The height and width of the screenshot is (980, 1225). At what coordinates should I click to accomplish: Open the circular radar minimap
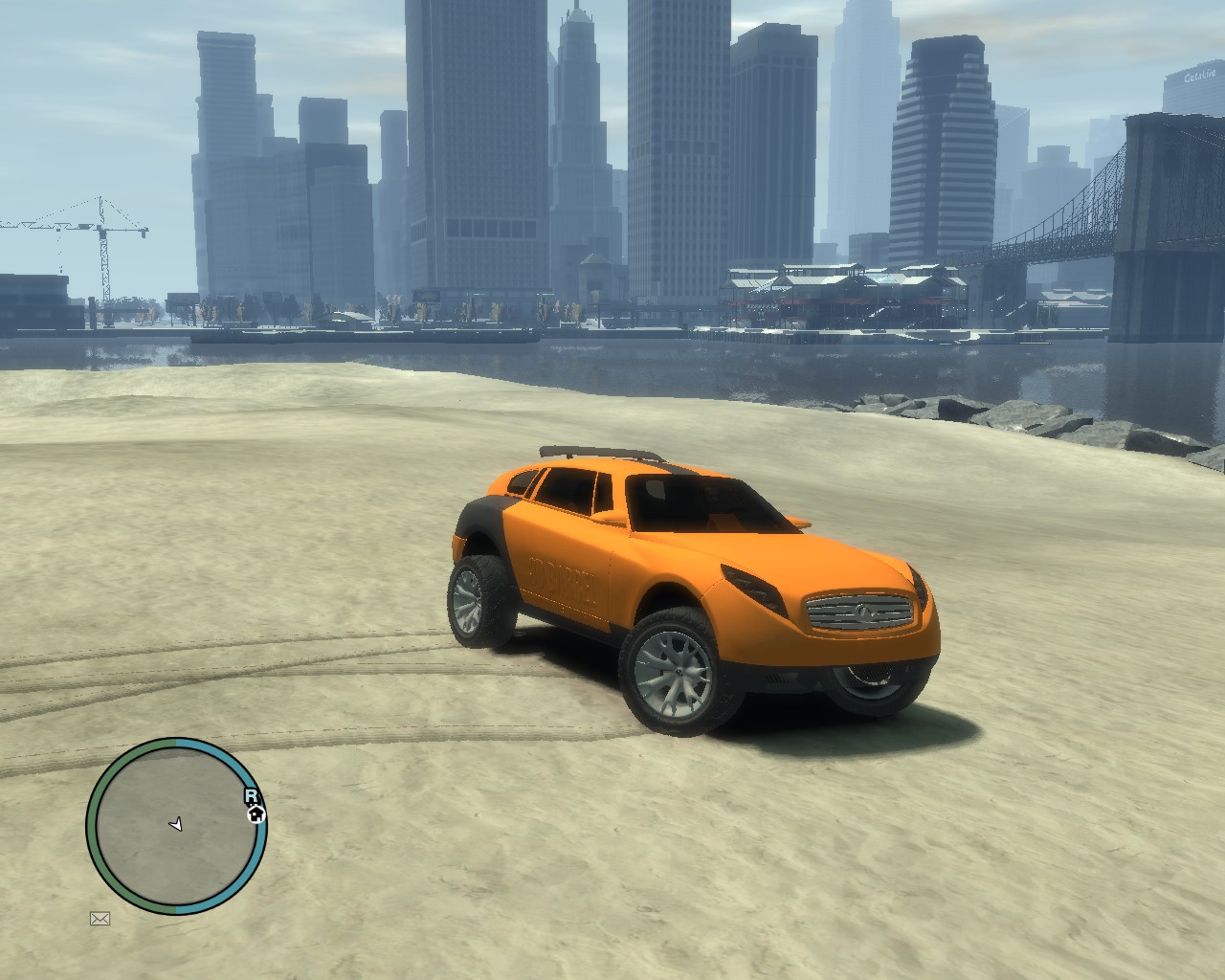pos(175,825)
